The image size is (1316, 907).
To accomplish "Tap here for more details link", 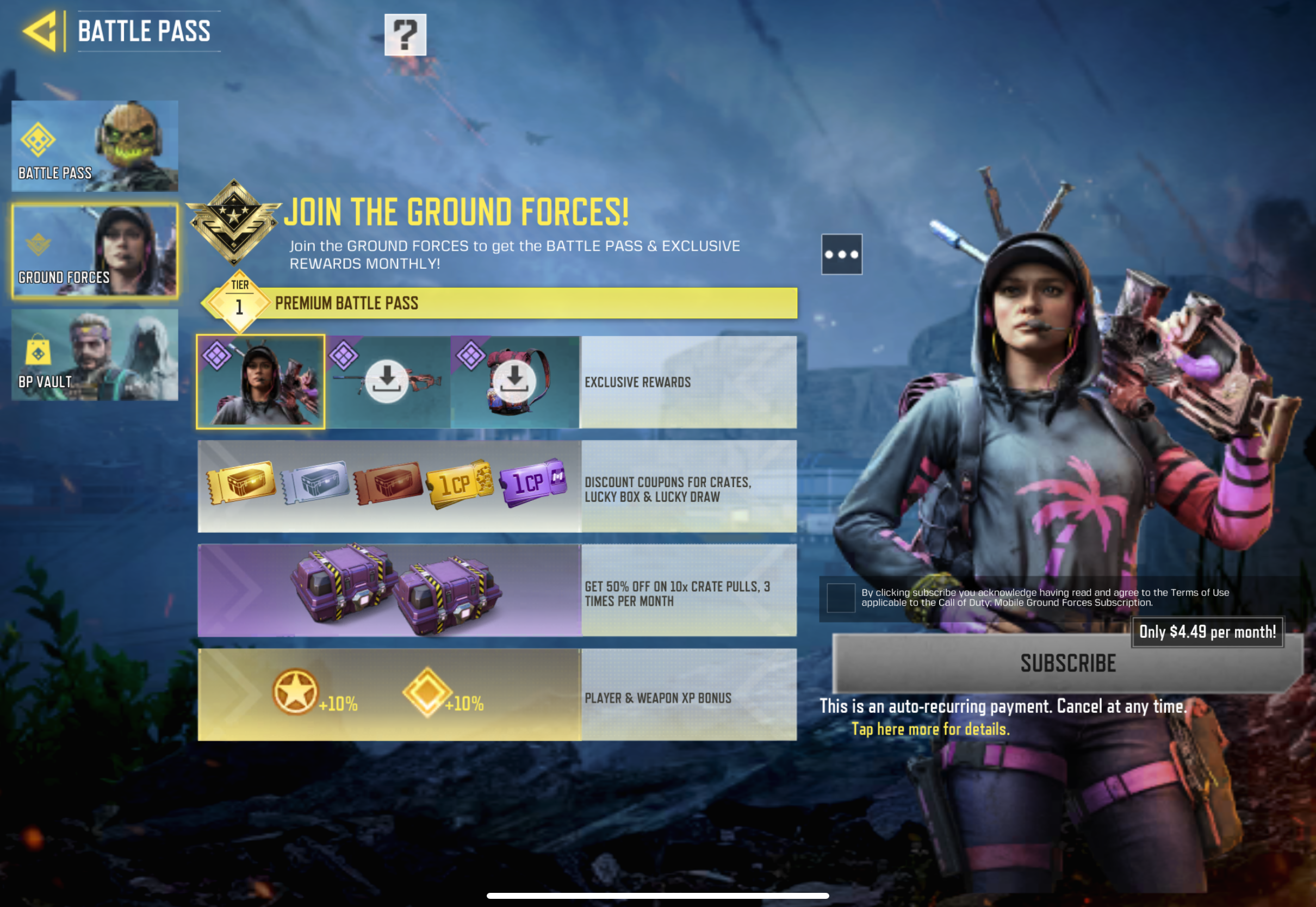I will pyautogui.click(x=930, y=729).
